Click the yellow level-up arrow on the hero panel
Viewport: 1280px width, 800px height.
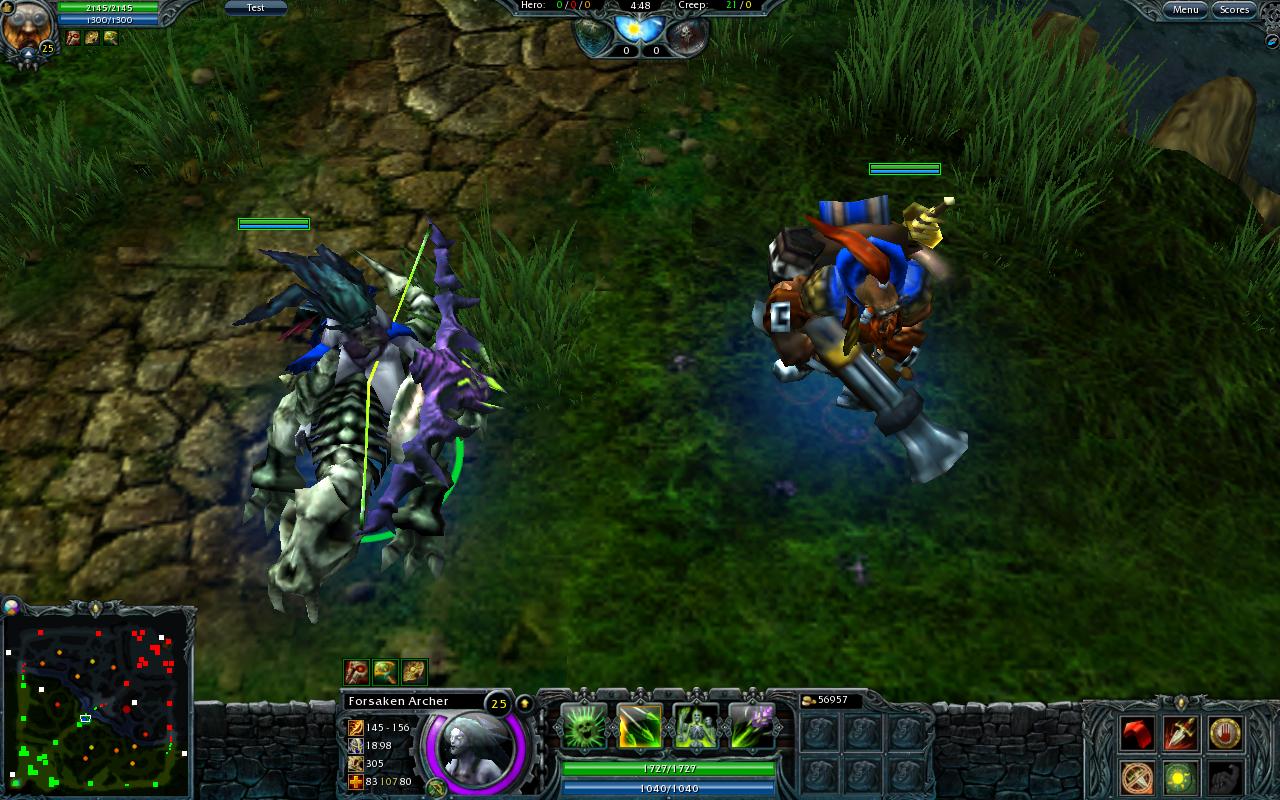[x=525, y=704]
